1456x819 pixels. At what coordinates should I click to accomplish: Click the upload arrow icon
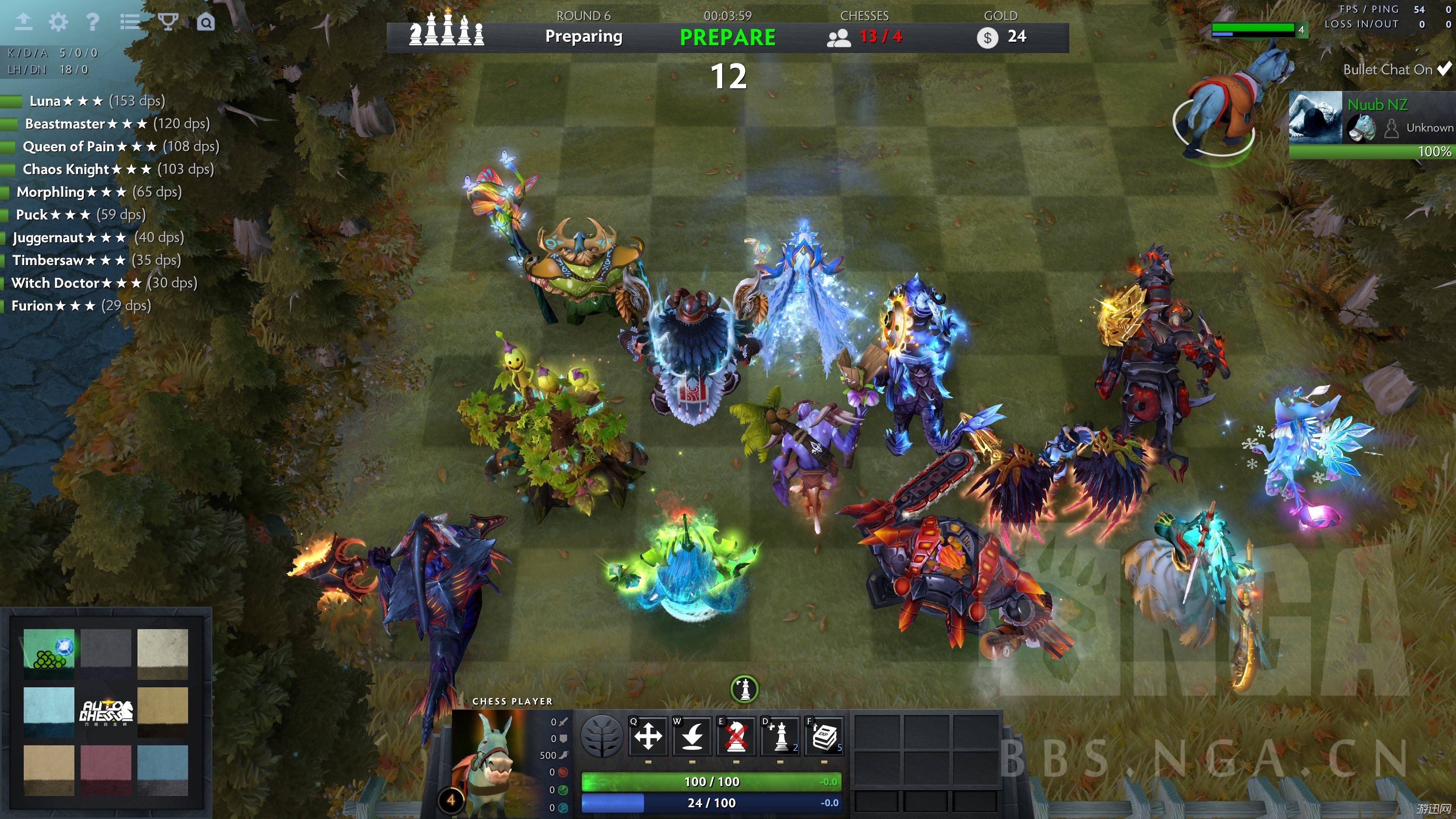(x=23, y=22)
